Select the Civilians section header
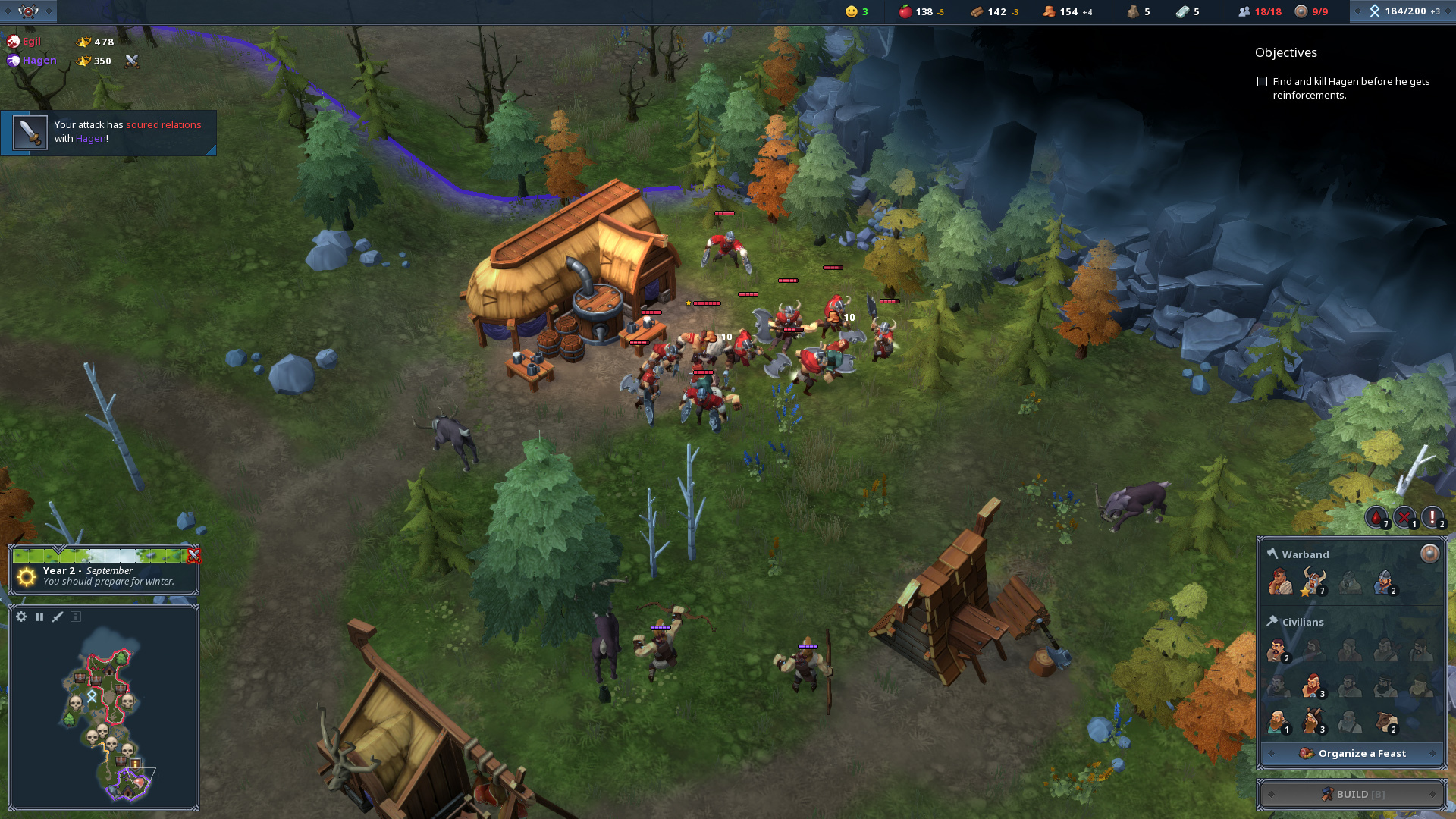This screenshot has width=1456, height=819. [1304, 622]
